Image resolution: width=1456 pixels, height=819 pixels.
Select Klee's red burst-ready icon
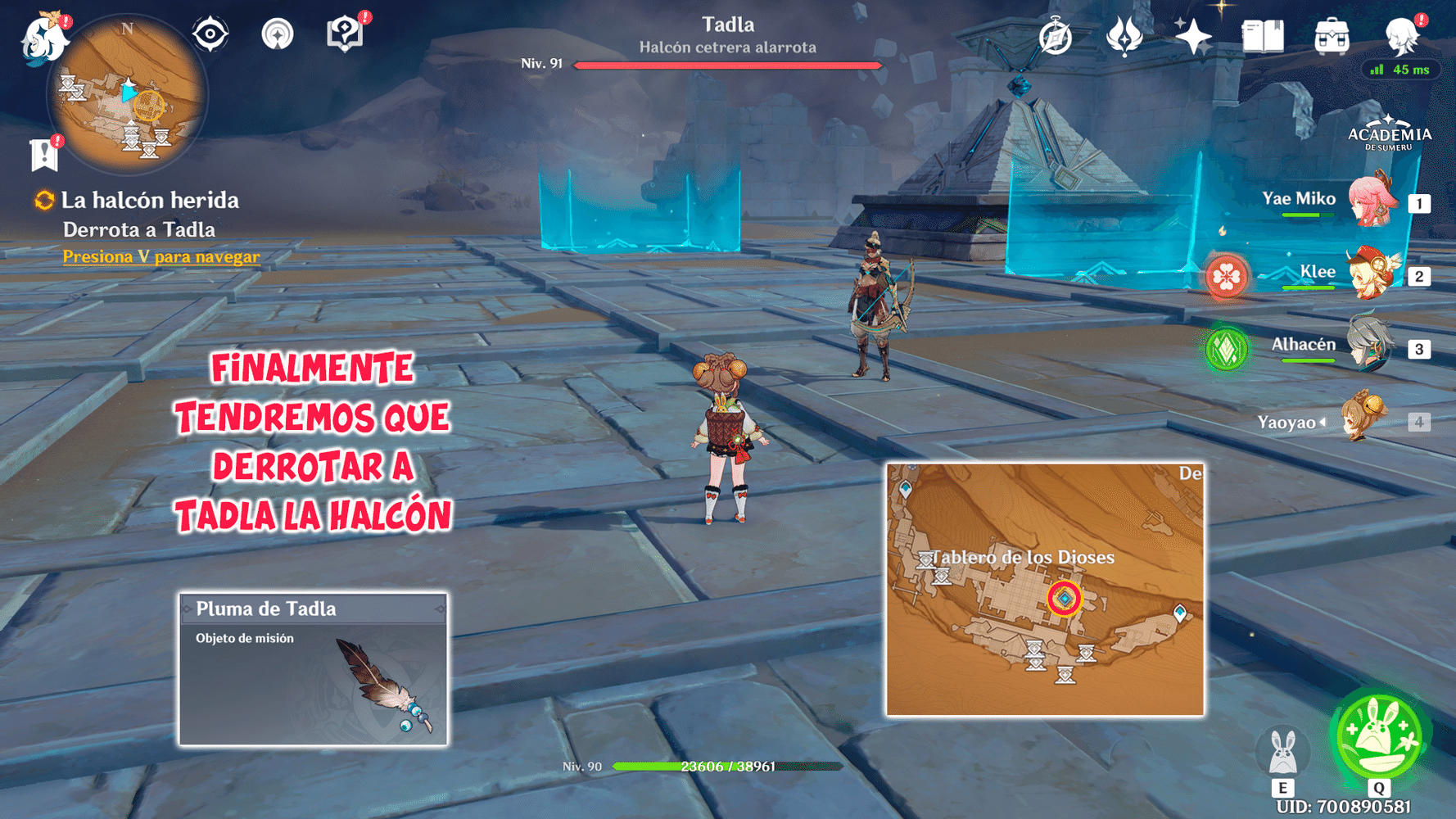1226,276
